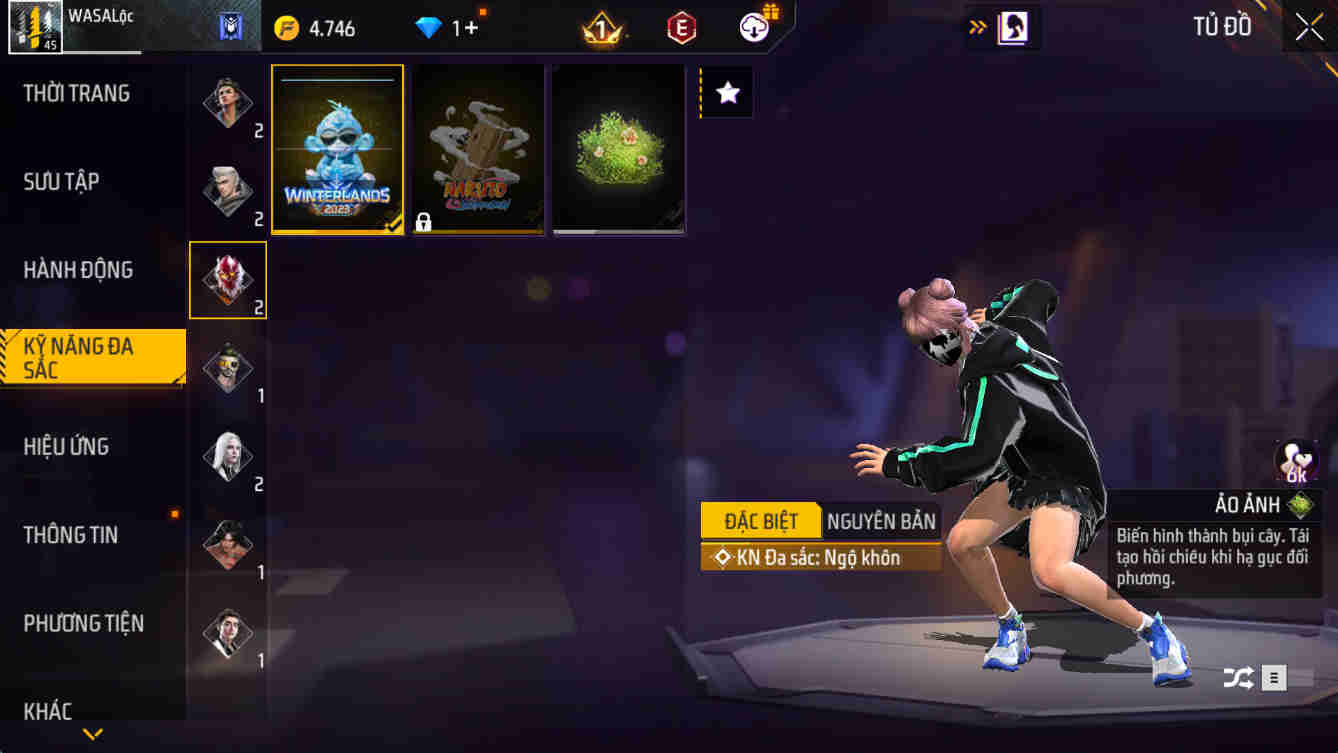Shuffle the character pose with shuffle icon
1338x753 pixels.
1236,677
